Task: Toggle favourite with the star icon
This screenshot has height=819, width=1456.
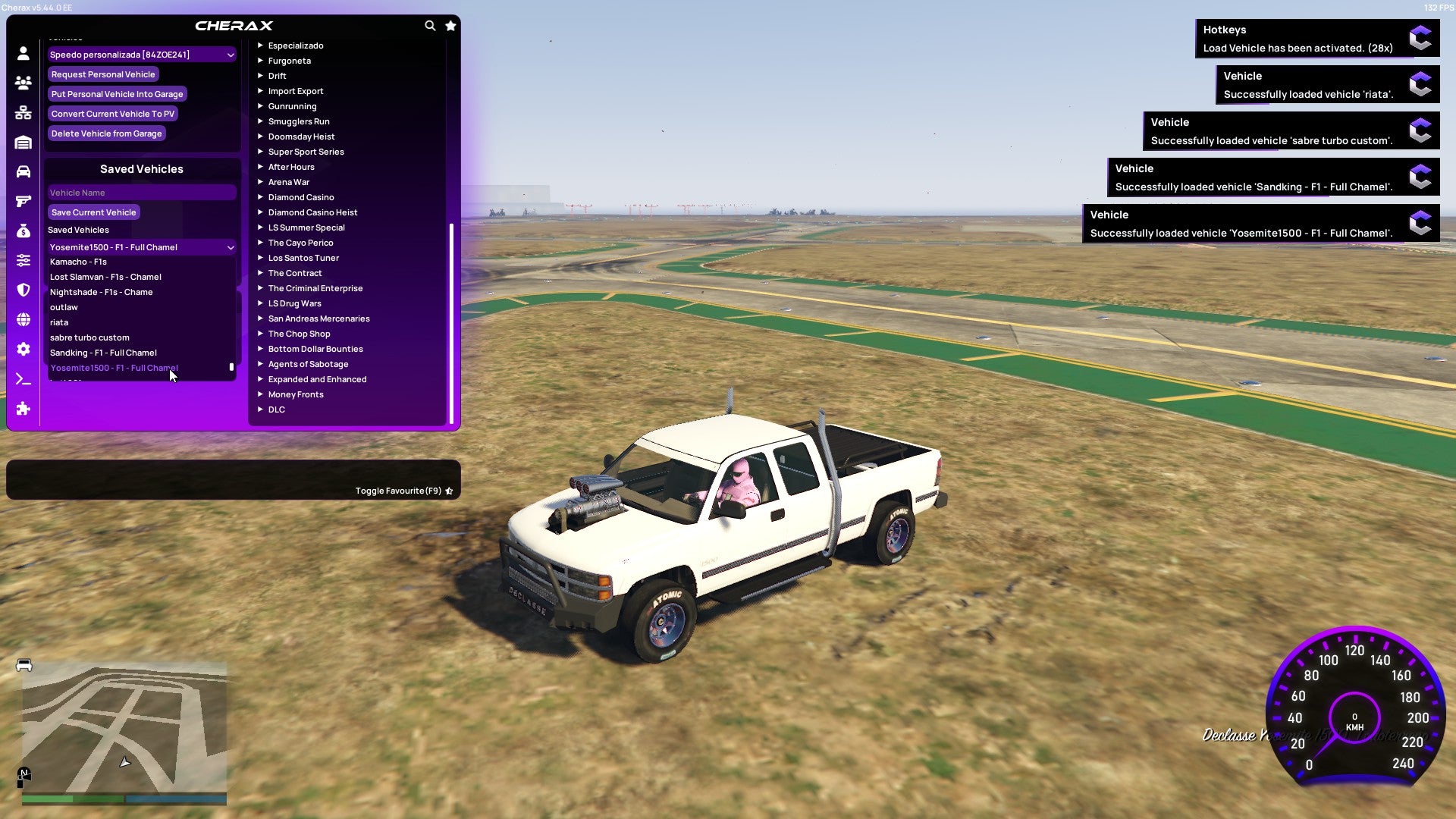Action: point(449,491)
